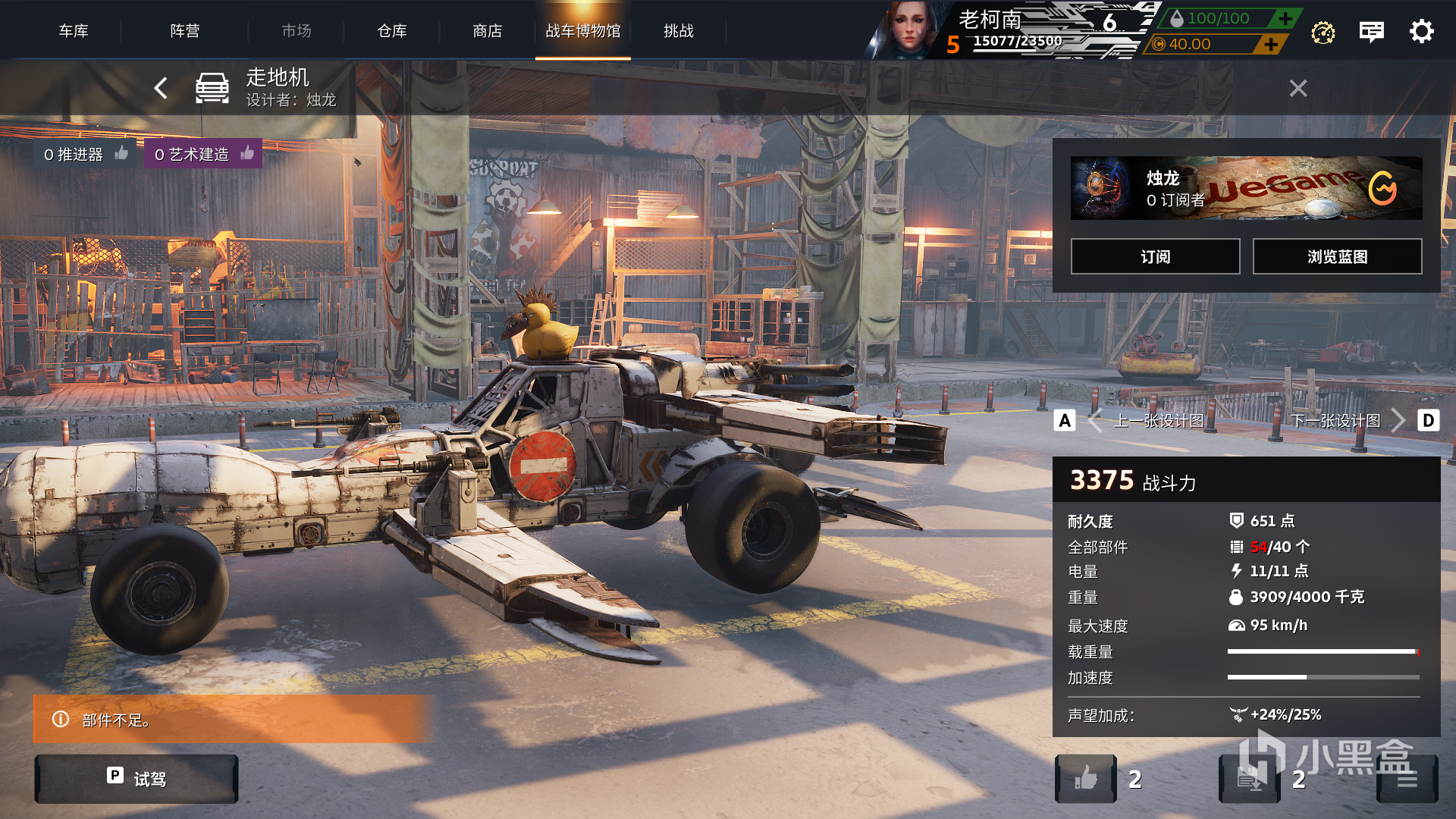
Task: Save the blueprint with the download icon
Action: 1249,779
